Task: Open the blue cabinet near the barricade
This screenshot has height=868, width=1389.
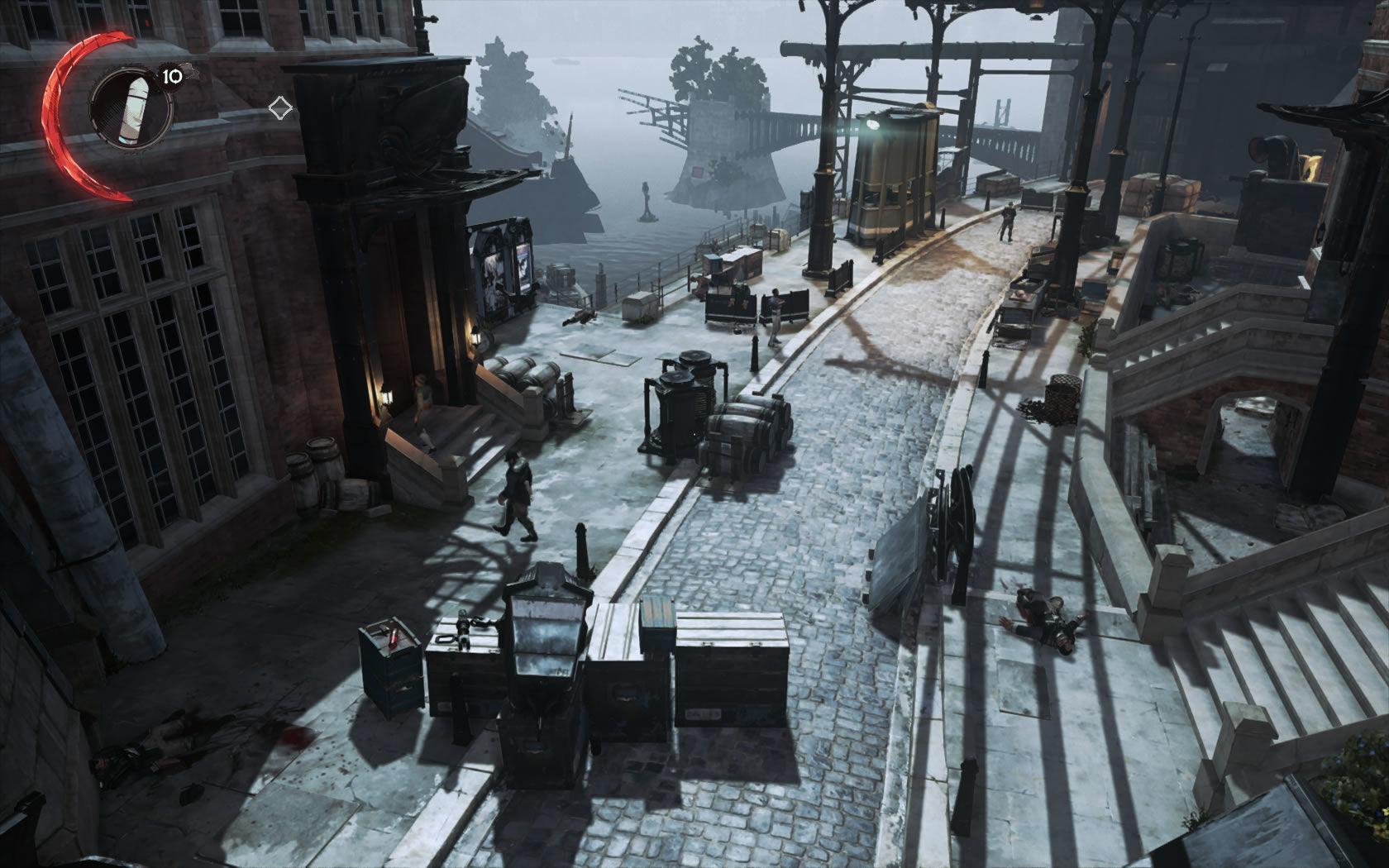Action: tap(389, 670)
